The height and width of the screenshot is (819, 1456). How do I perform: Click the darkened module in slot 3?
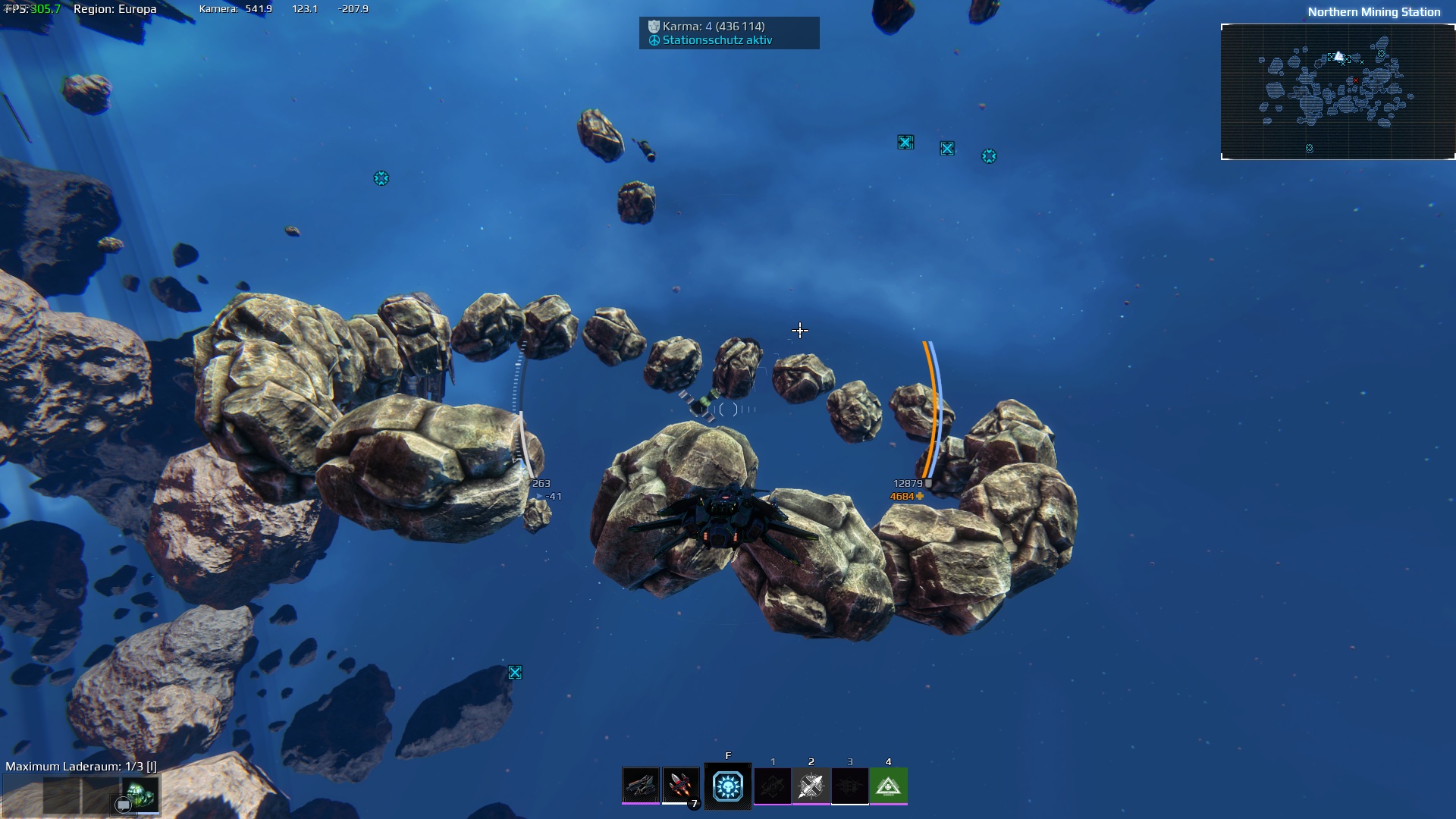(849, 786)
